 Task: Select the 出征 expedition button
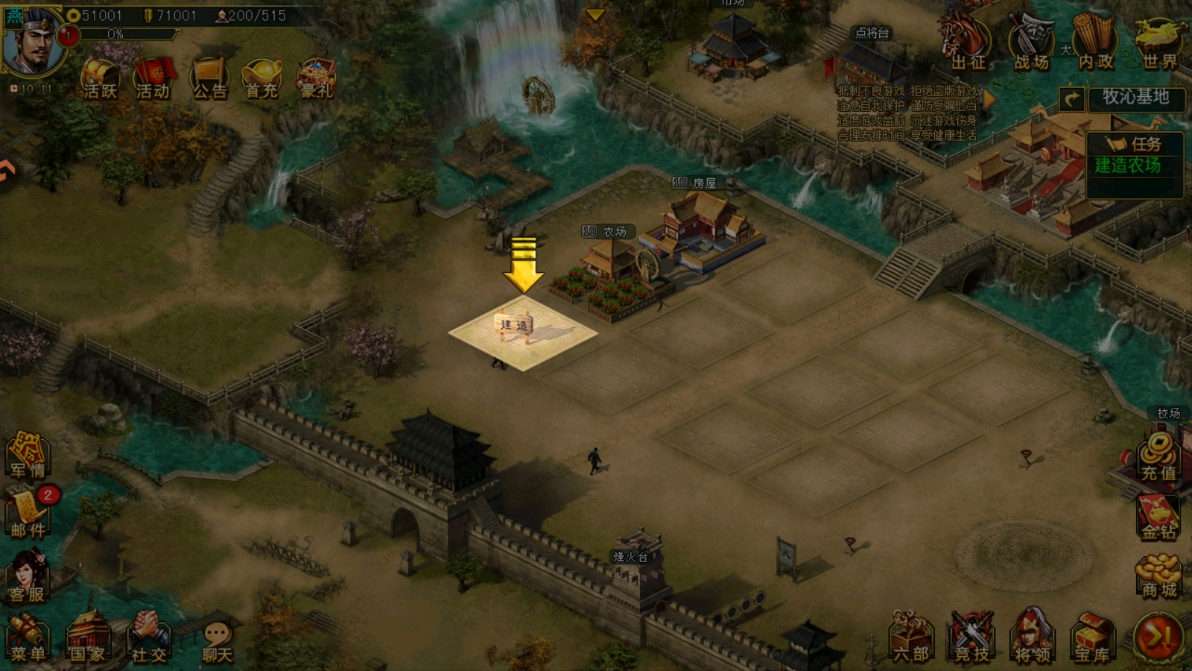967,44
